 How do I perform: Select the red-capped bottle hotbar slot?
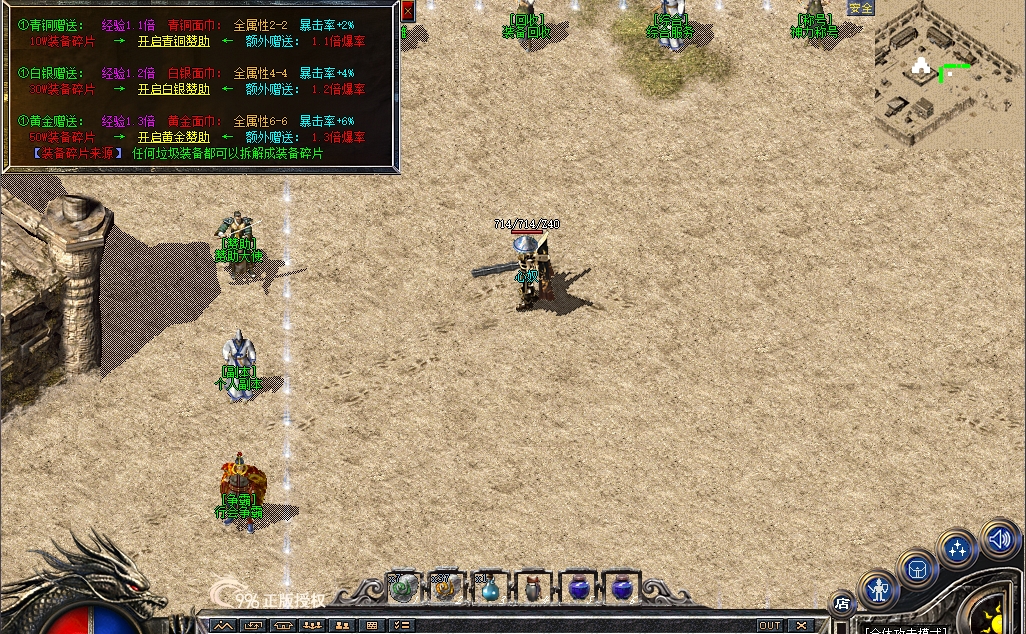pos(534,588)
